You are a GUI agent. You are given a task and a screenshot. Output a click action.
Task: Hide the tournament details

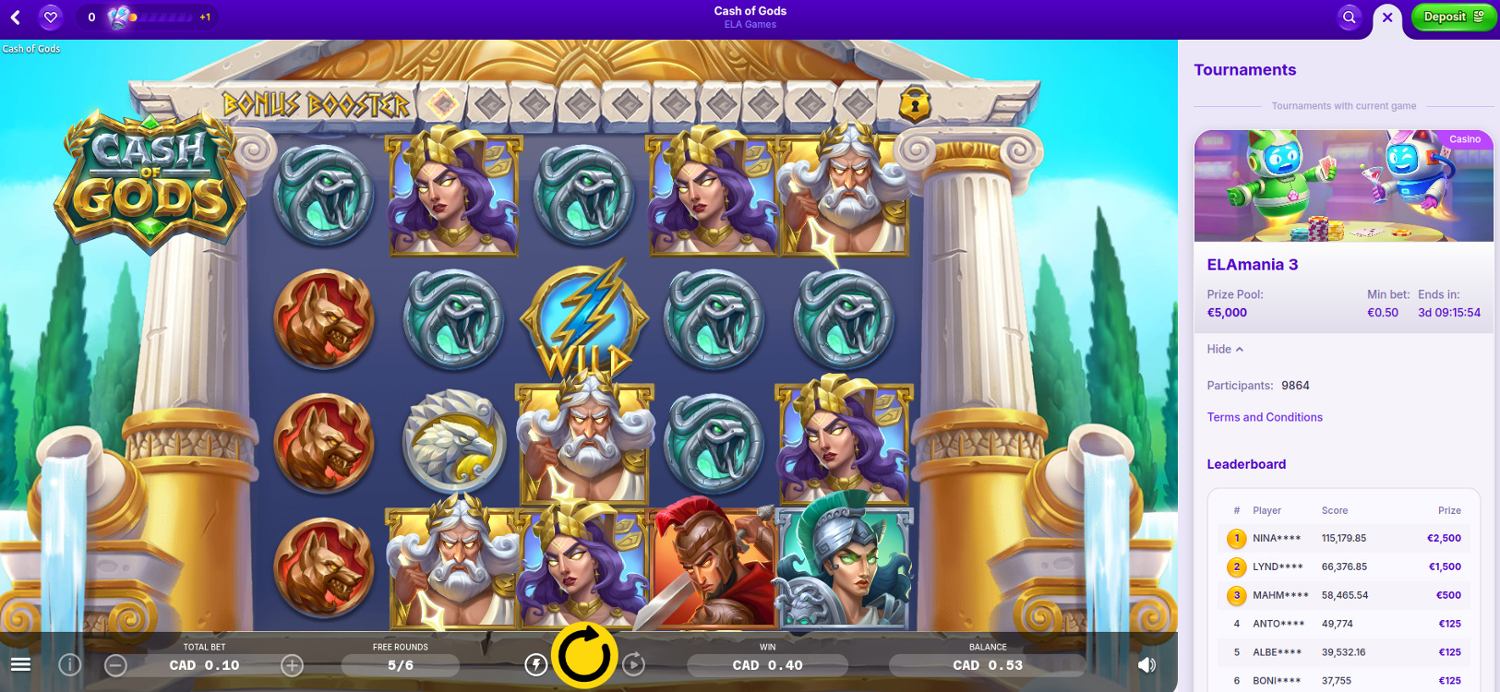1225,349
